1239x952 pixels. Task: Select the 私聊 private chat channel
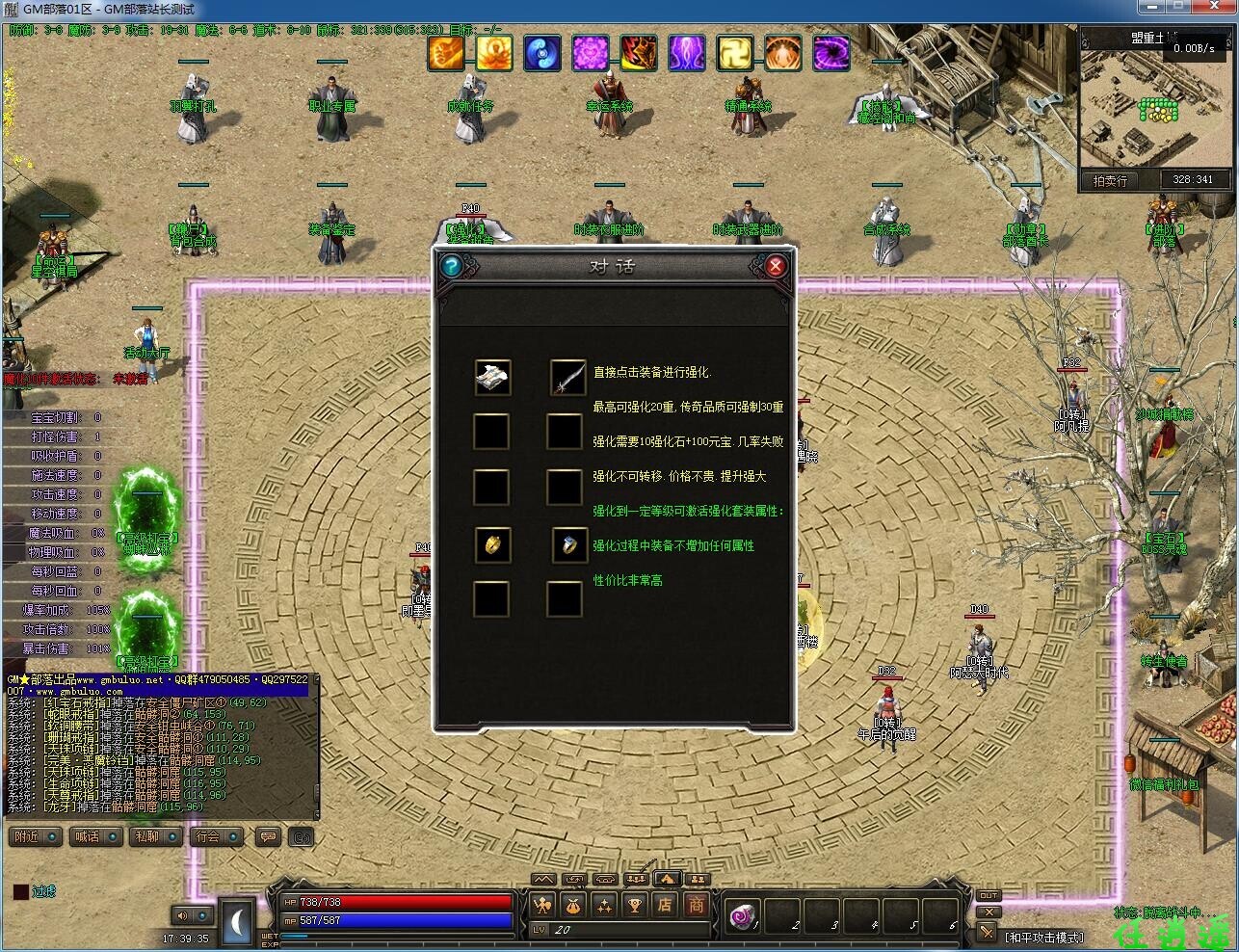coord(156,836)
